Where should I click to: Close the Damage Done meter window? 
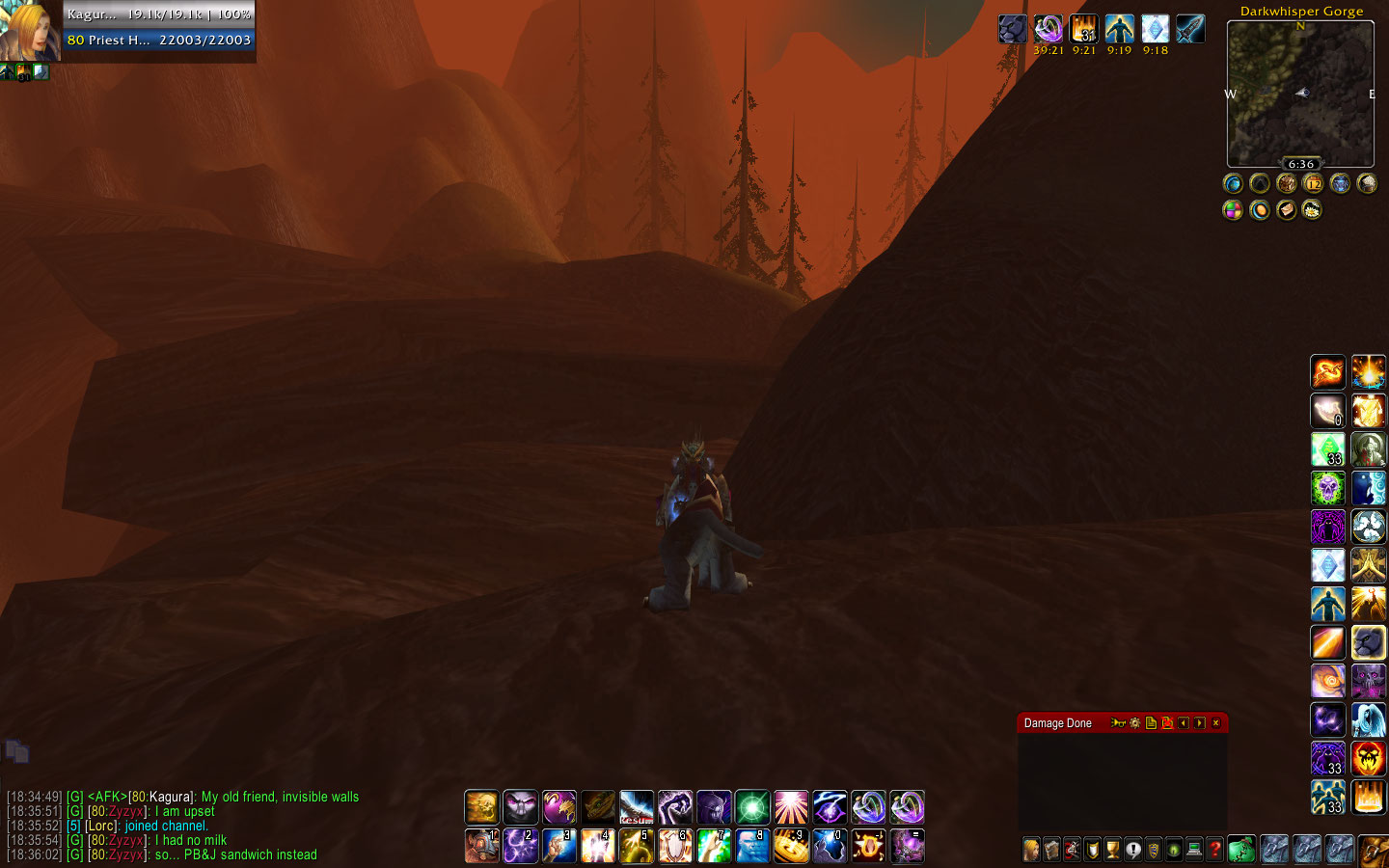pos(1215,722)
